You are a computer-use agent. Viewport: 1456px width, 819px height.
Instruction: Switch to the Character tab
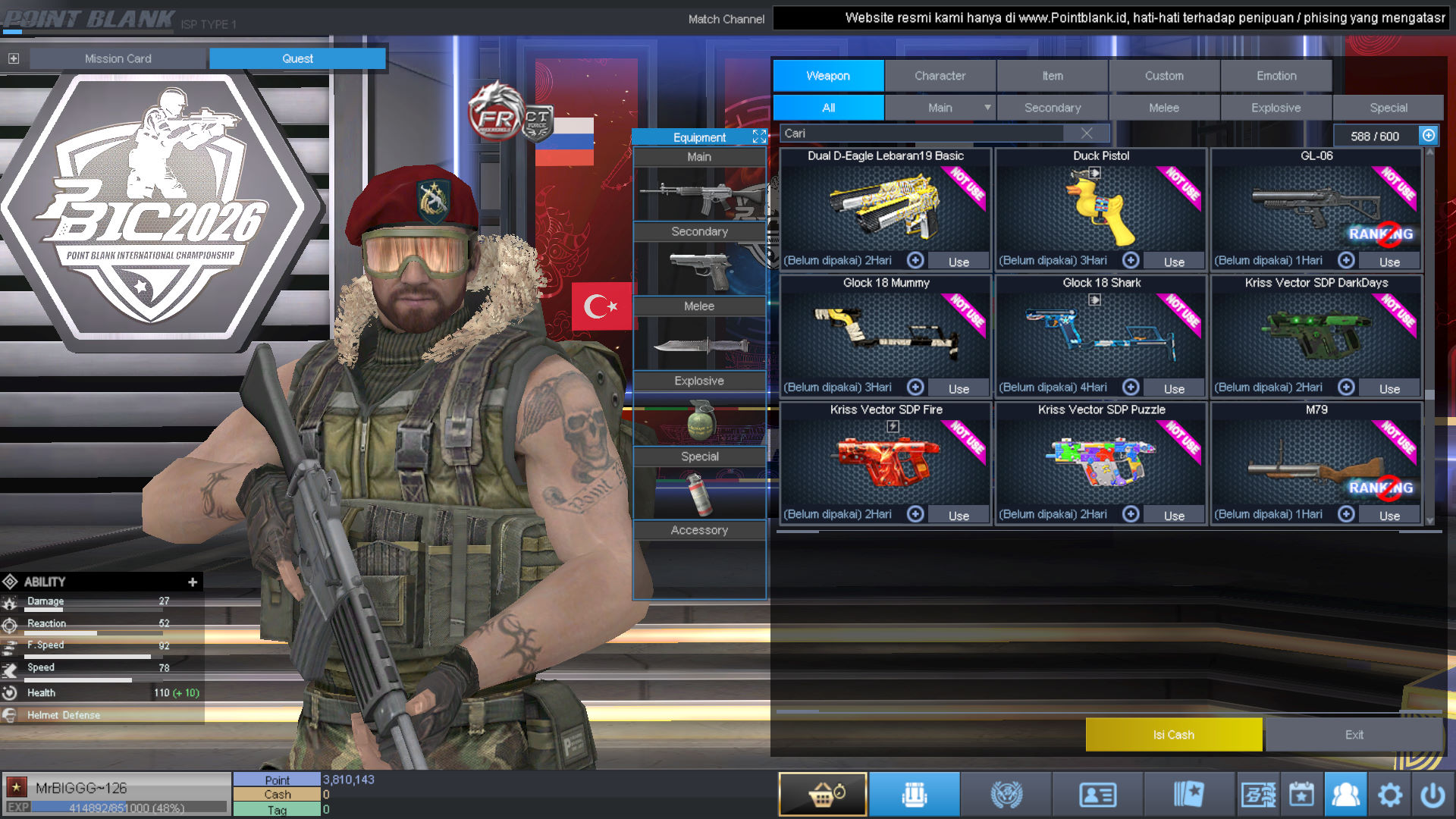coord(940,76)
